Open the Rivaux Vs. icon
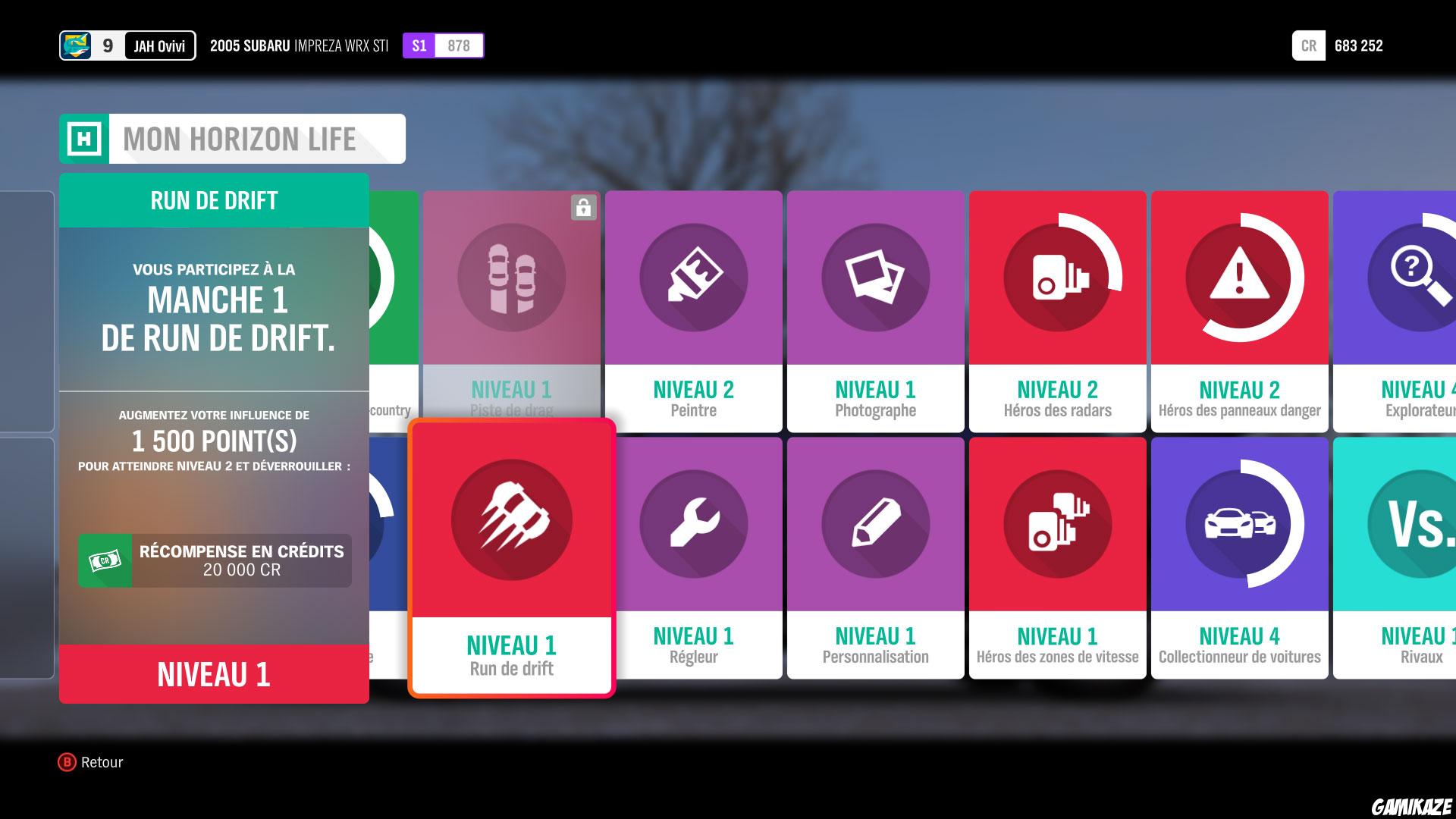Image resolution: width=1456 pixels, height=819 pixels. [x=1421, y=523]
